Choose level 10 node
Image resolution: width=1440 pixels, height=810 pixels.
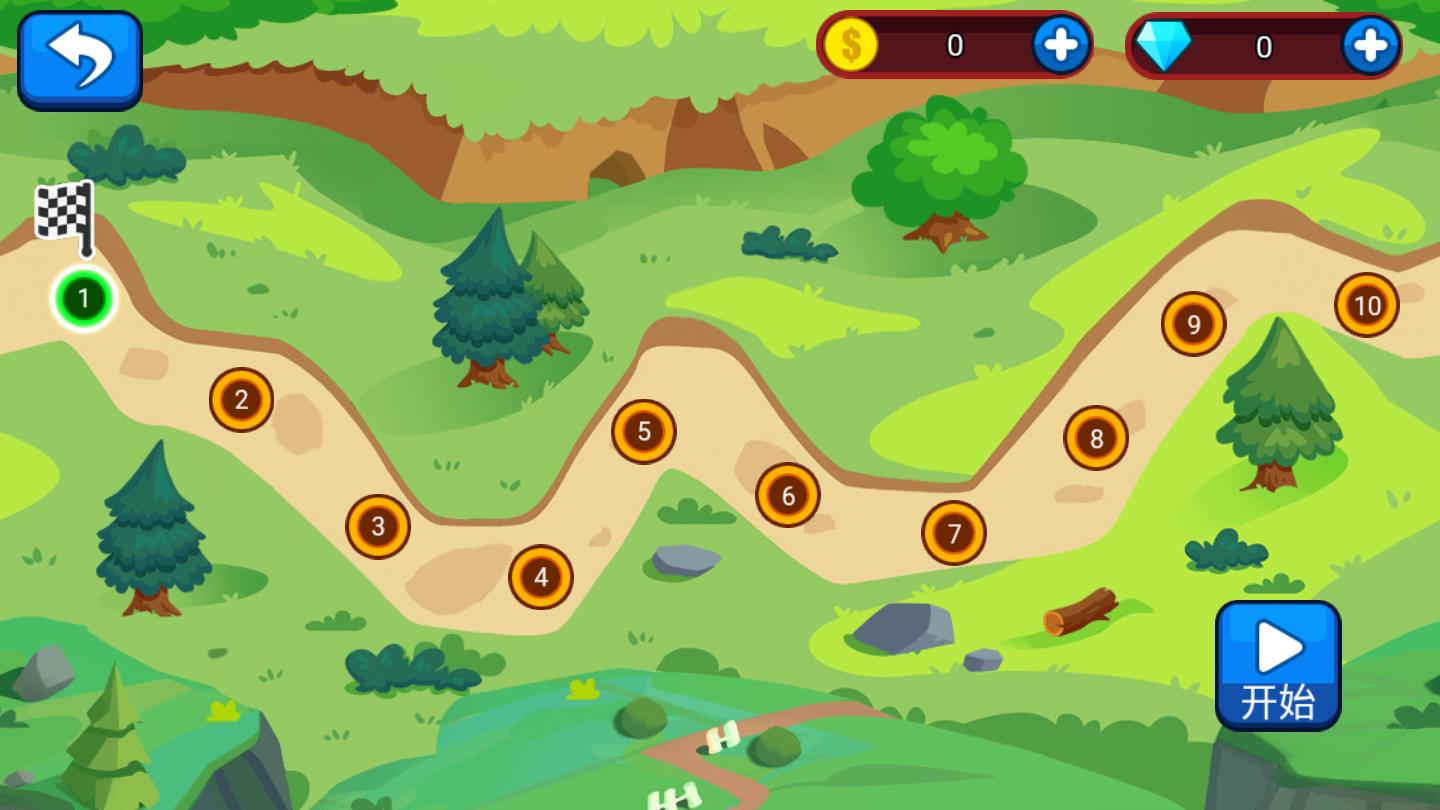(1367, 305)
